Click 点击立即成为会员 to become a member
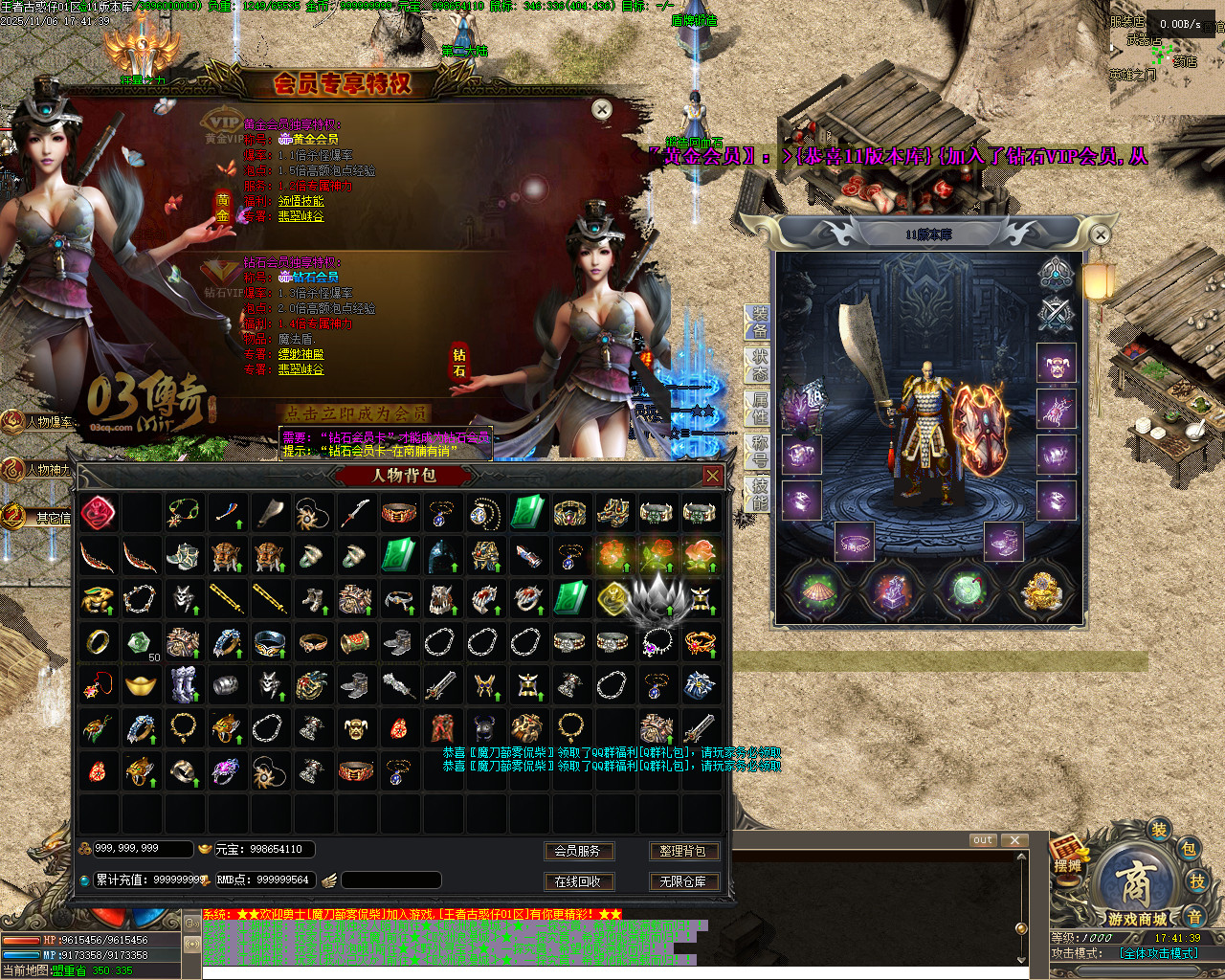The height and width of the screenshot is (980, 1225). [356, 412]
